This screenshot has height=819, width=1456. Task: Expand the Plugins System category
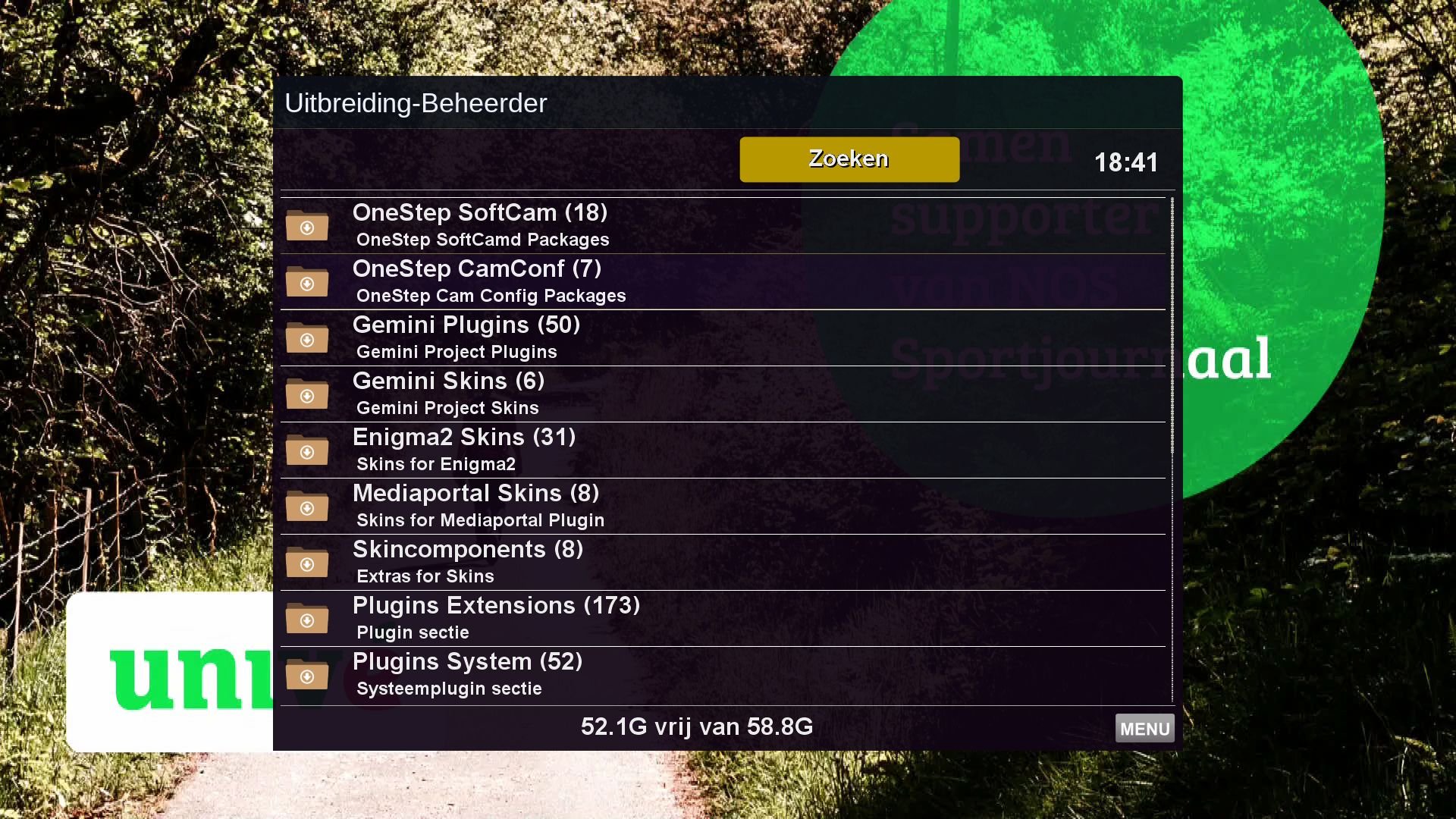pos(468,662)
